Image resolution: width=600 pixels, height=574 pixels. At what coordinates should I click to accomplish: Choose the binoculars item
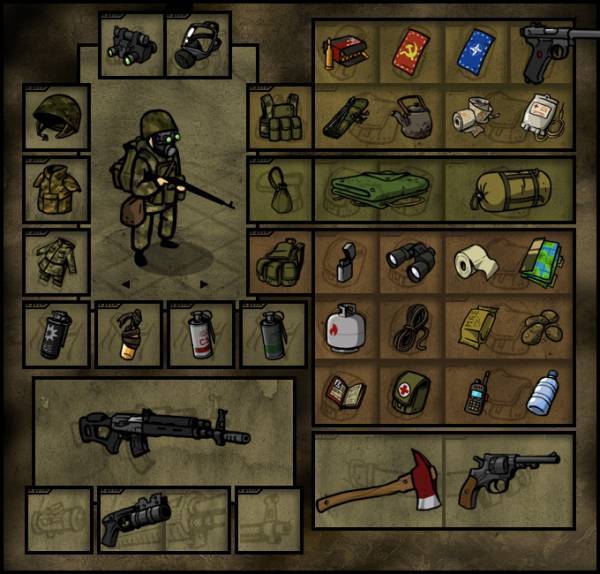[411, 262]
